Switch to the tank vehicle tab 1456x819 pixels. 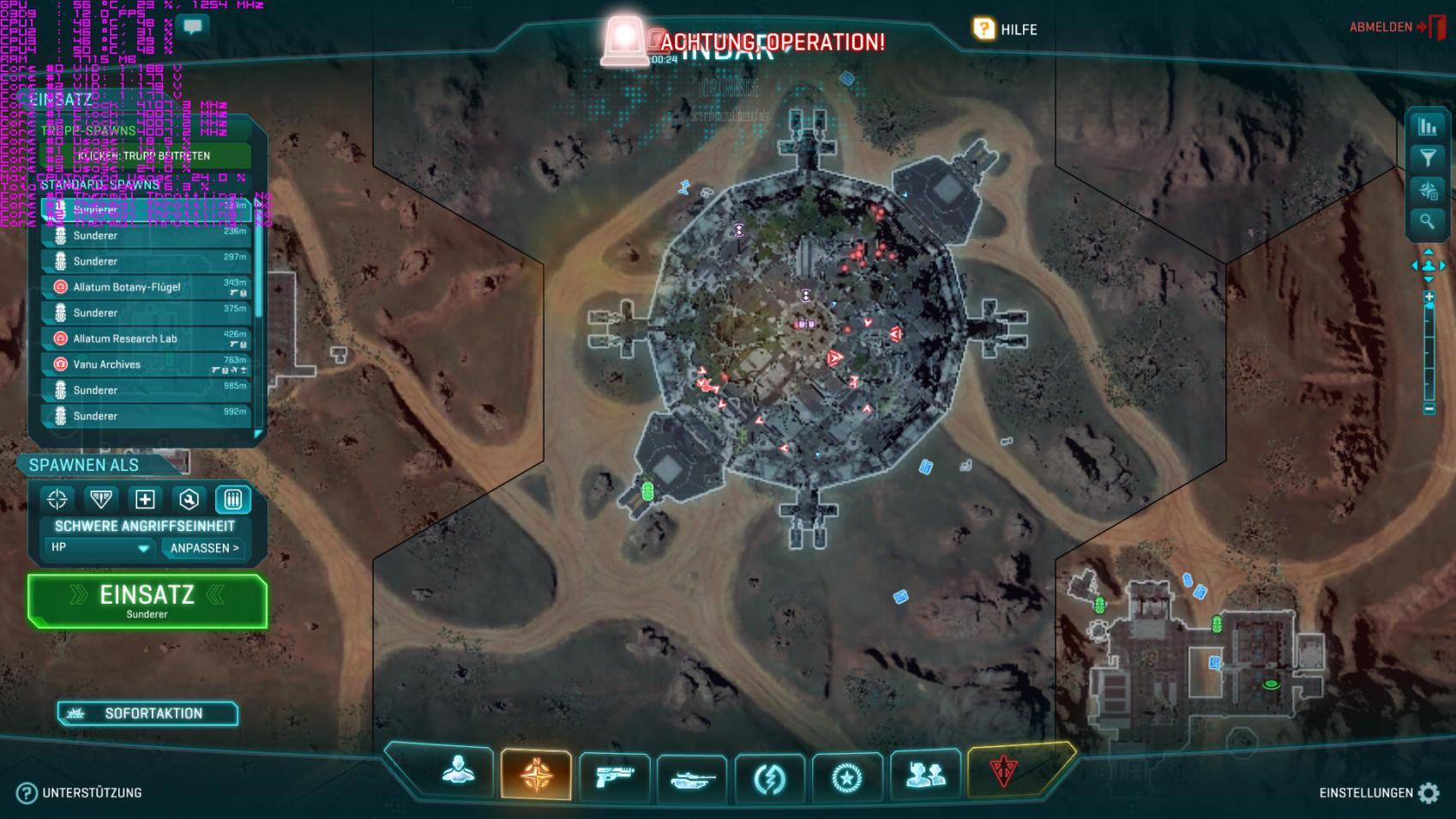(692, 779)
